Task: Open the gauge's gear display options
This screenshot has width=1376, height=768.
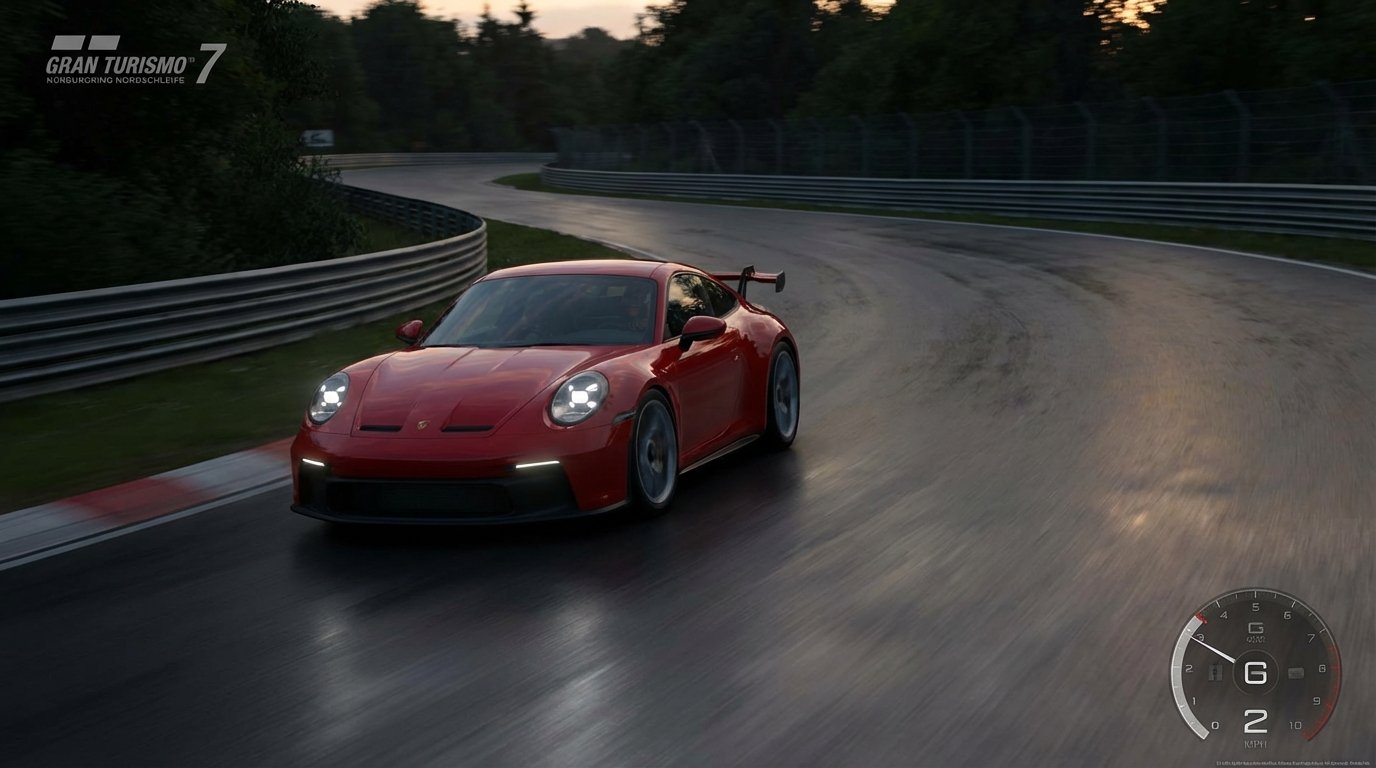Action: (1257, 672)
